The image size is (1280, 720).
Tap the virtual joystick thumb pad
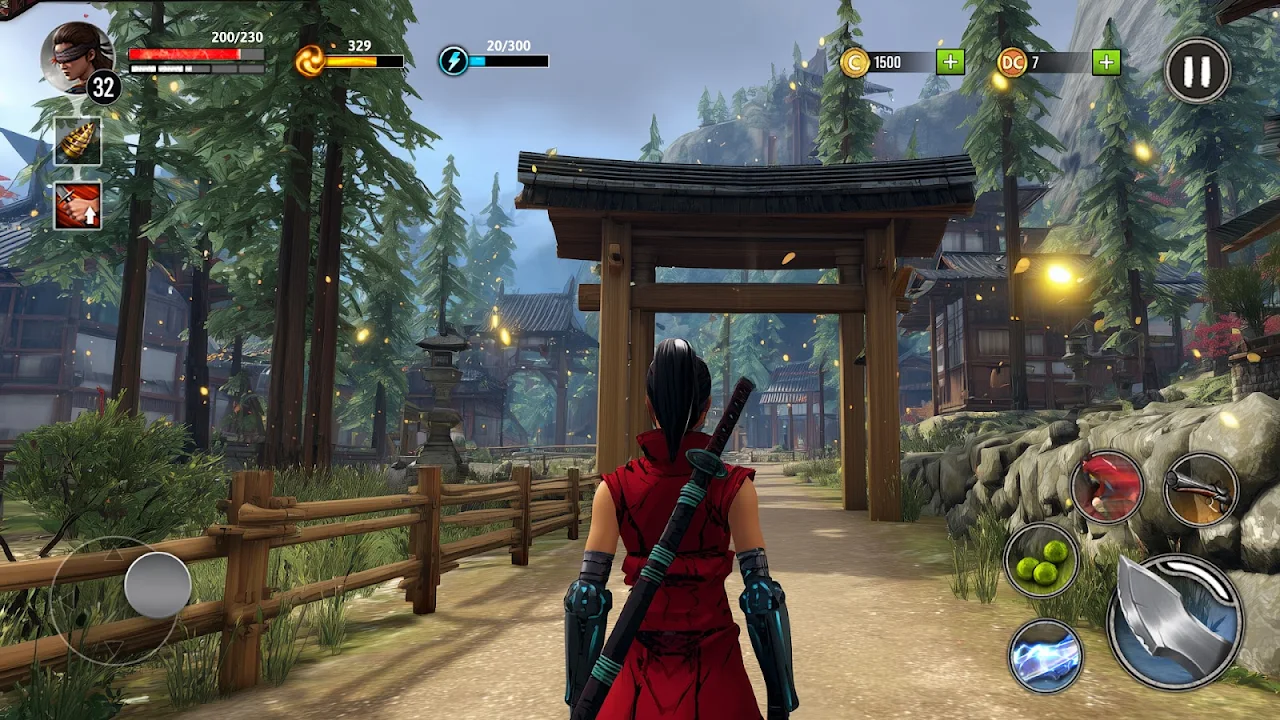click(158, 585)
